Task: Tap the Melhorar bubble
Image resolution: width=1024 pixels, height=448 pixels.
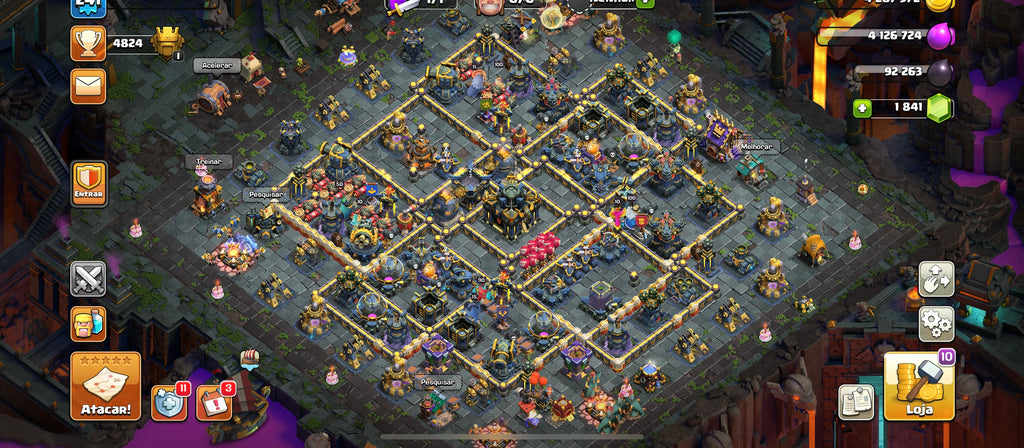Action: [756, 146]
